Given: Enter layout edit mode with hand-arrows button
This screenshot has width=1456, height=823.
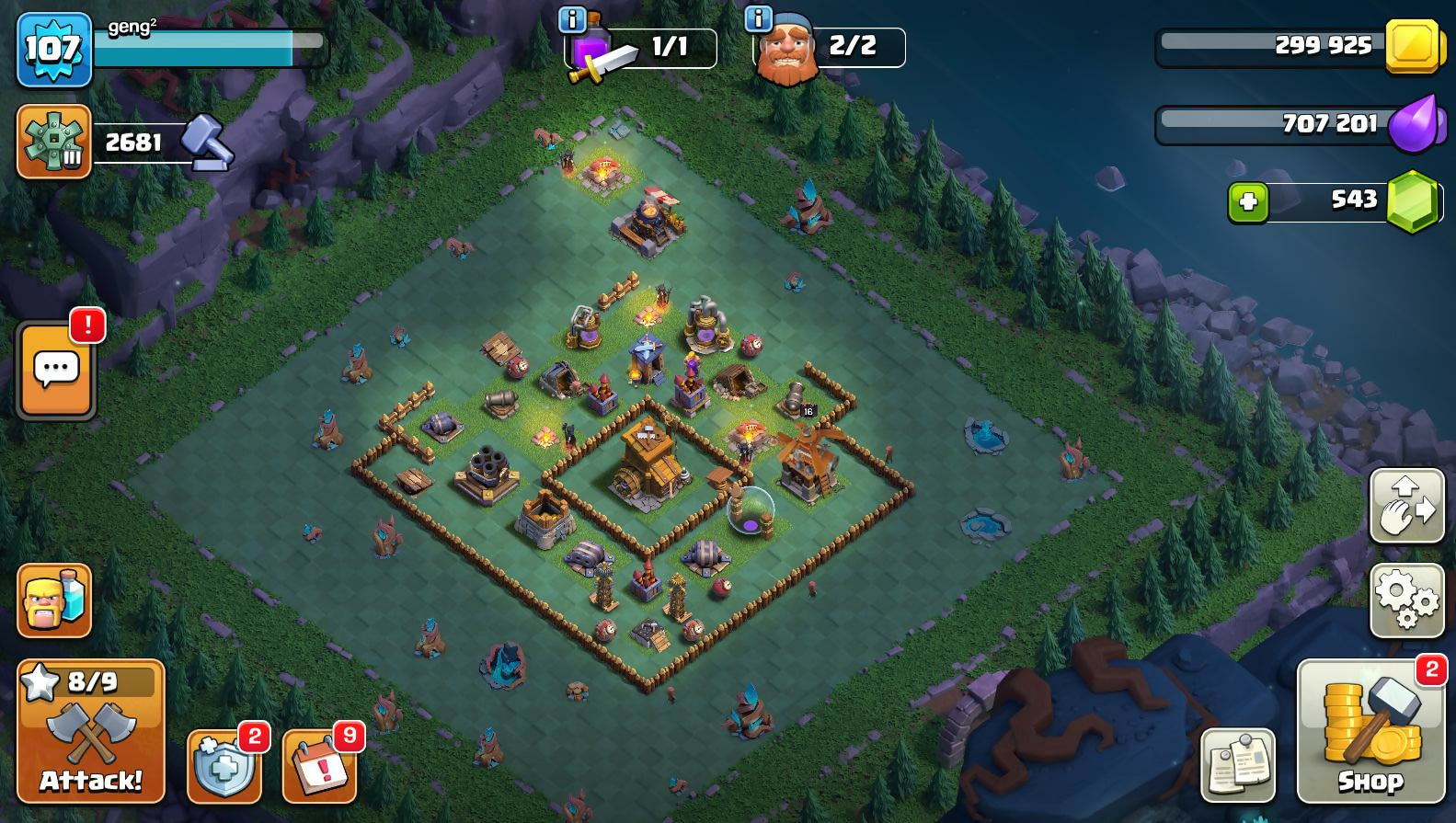Looking at the screenshot, I should [x=1406, y=506].
